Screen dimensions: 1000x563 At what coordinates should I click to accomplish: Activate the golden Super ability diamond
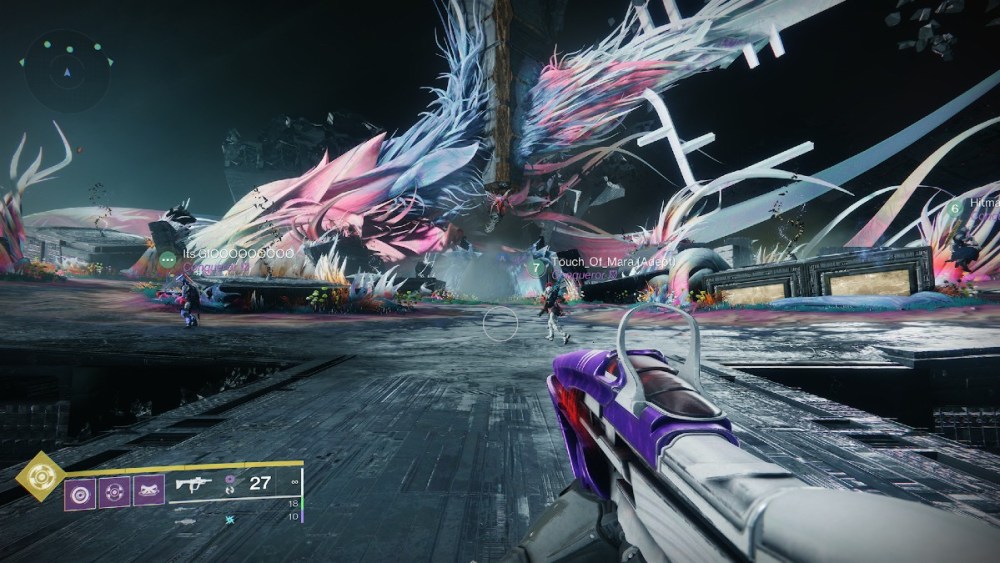coord(40,476)
